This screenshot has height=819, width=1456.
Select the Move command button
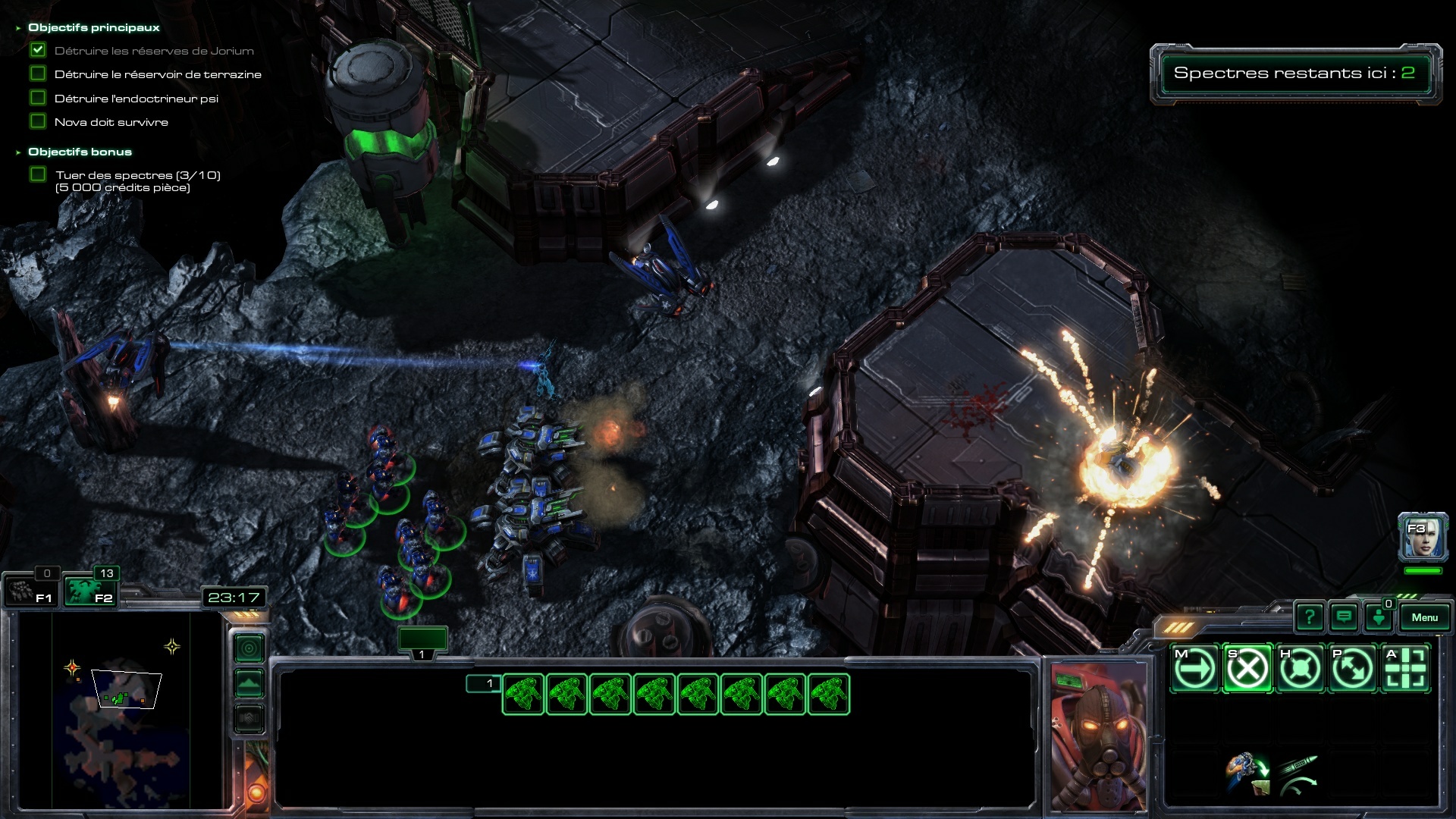[1194, 669]
